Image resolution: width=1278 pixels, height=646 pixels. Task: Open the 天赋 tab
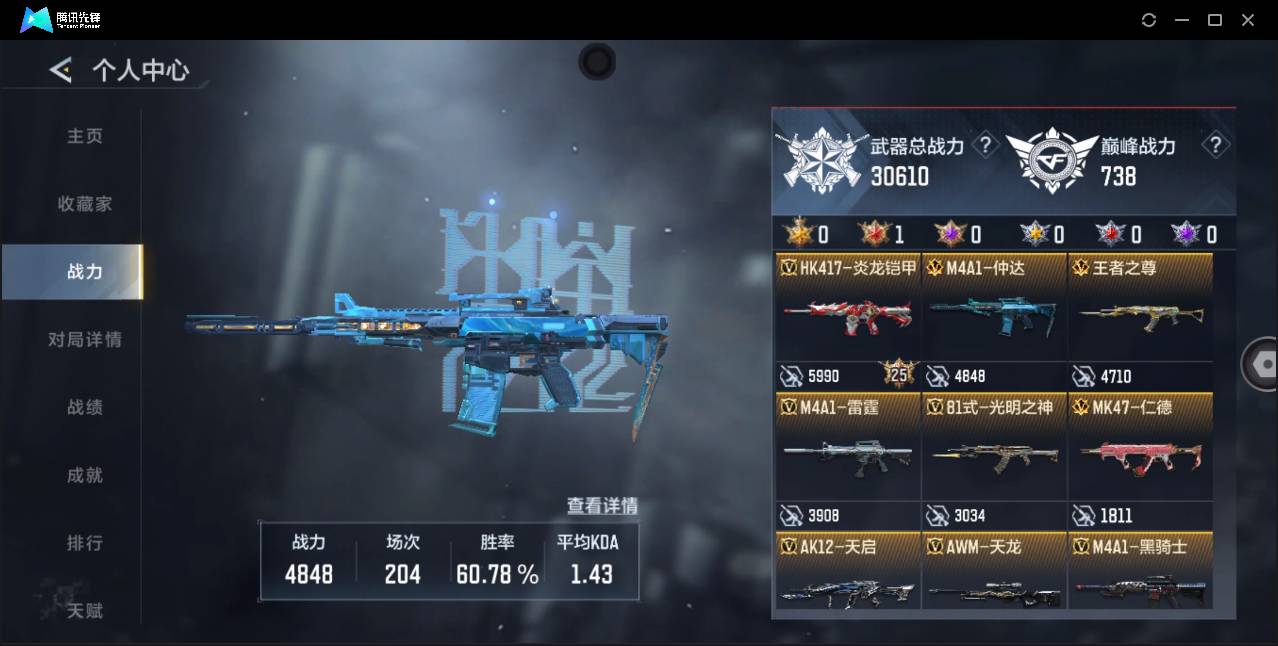coord(85,610)
